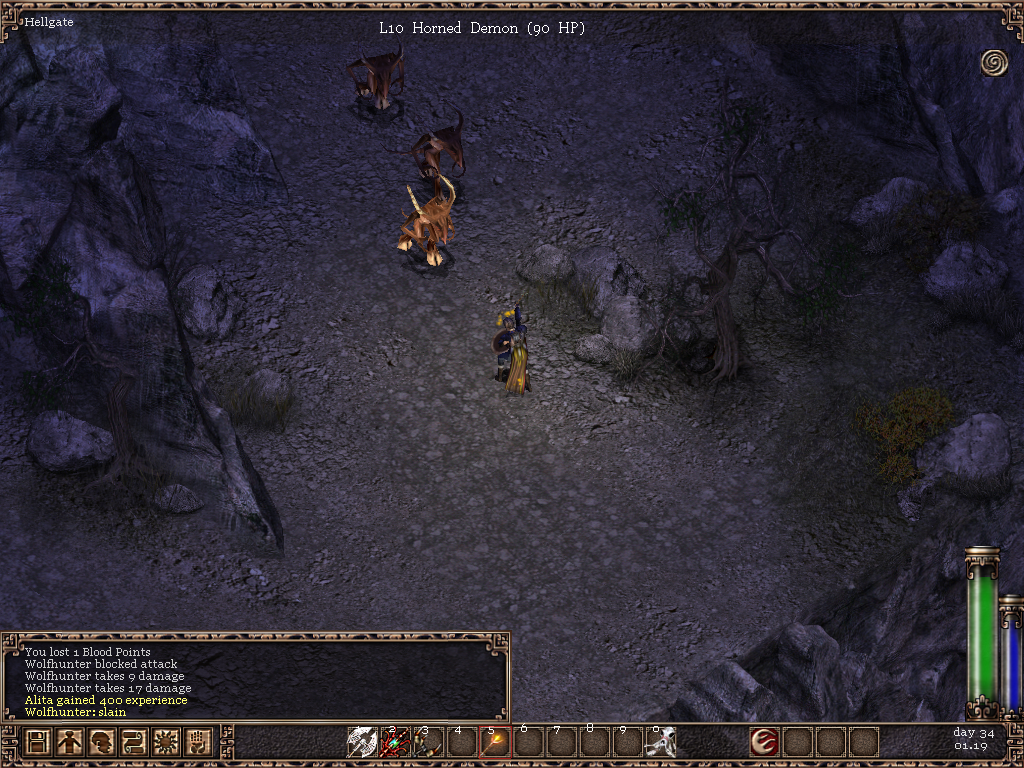Click the head profile button
1024x768 pixels.
click(x=102, y=743)
